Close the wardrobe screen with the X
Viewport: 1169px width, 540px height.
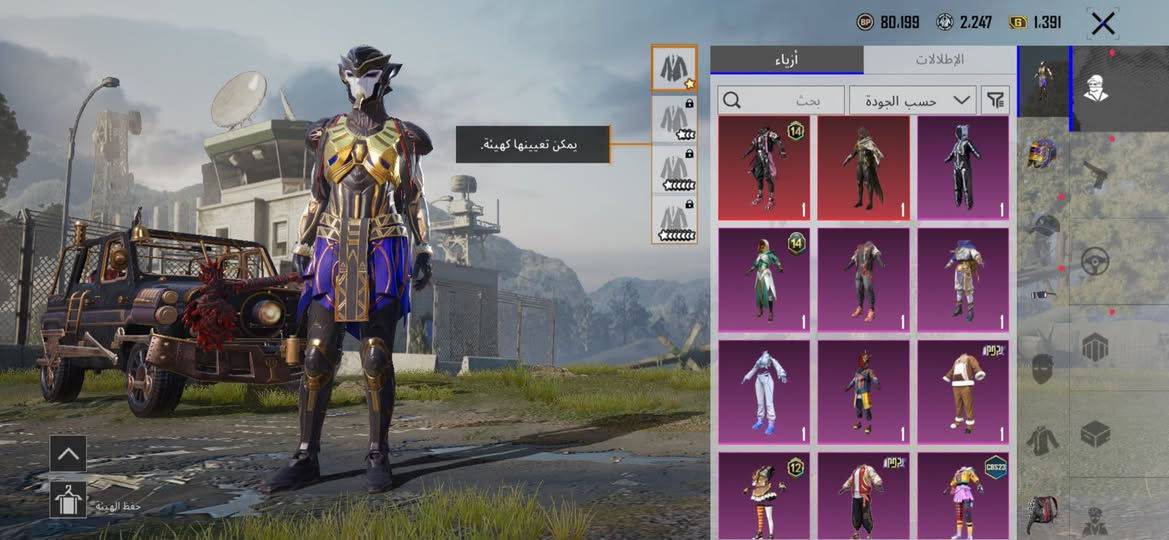[x=1102, y=23]
